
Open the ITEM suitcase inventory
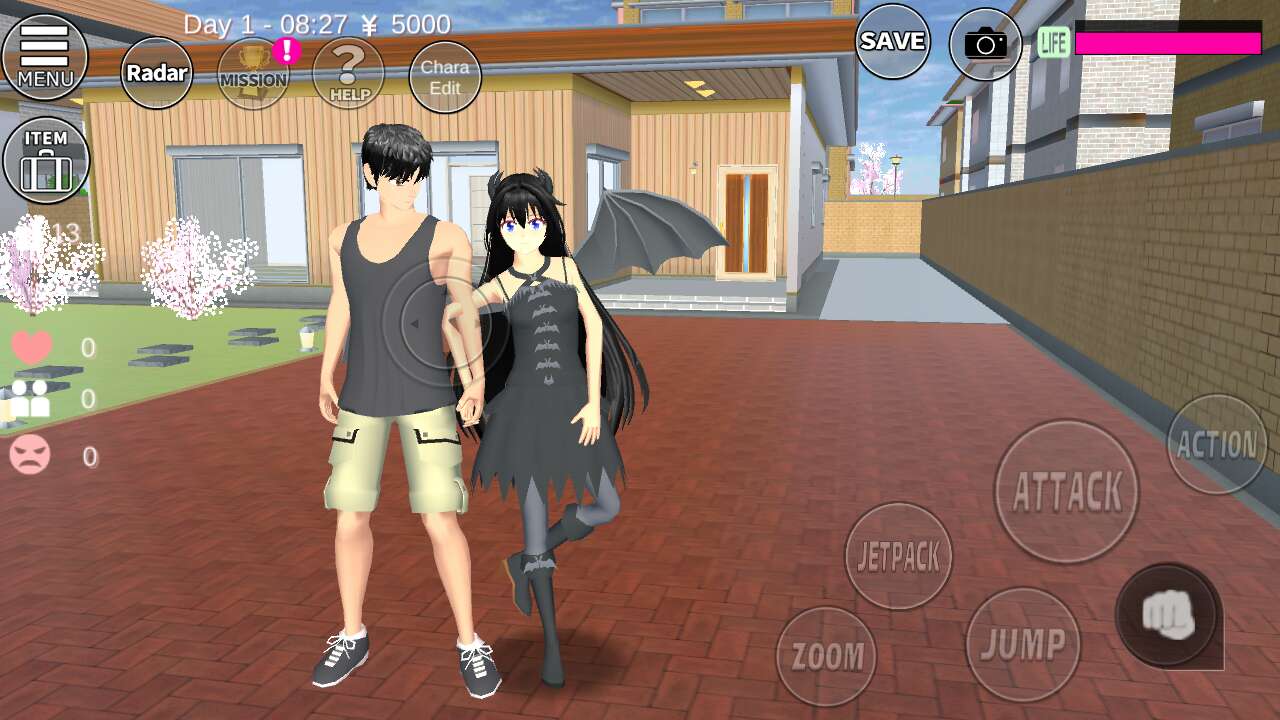(46, 160)
